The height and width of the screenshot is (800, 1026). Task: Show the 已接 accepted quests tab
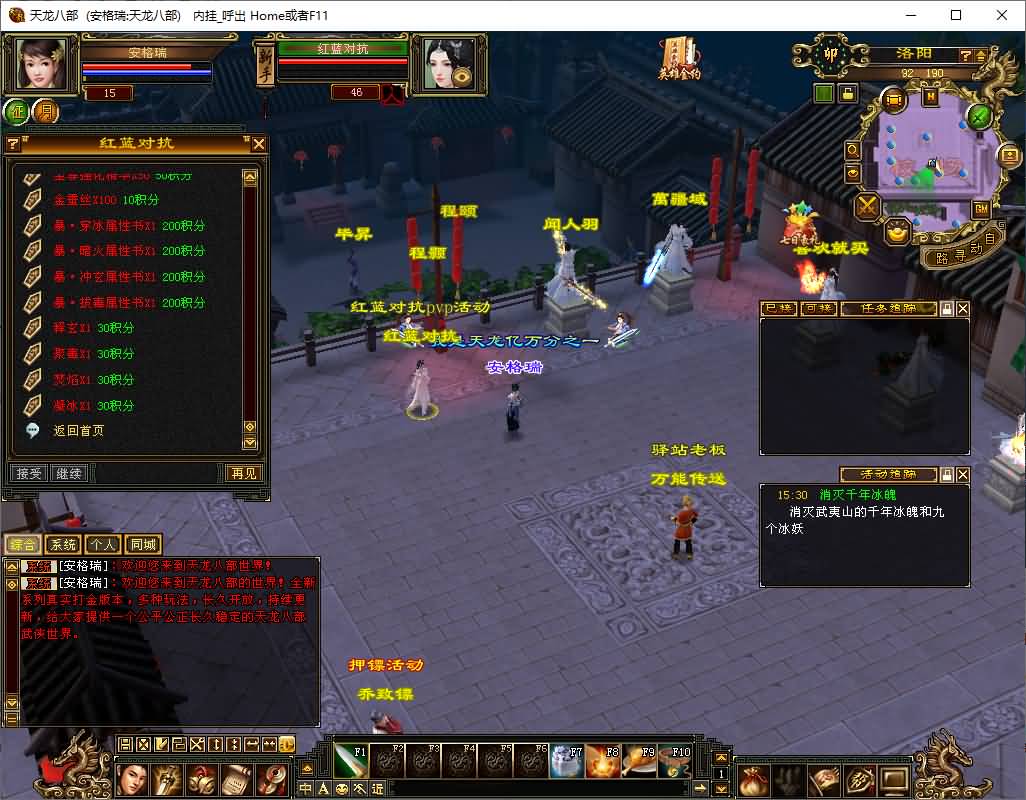(x=778, y=309)
